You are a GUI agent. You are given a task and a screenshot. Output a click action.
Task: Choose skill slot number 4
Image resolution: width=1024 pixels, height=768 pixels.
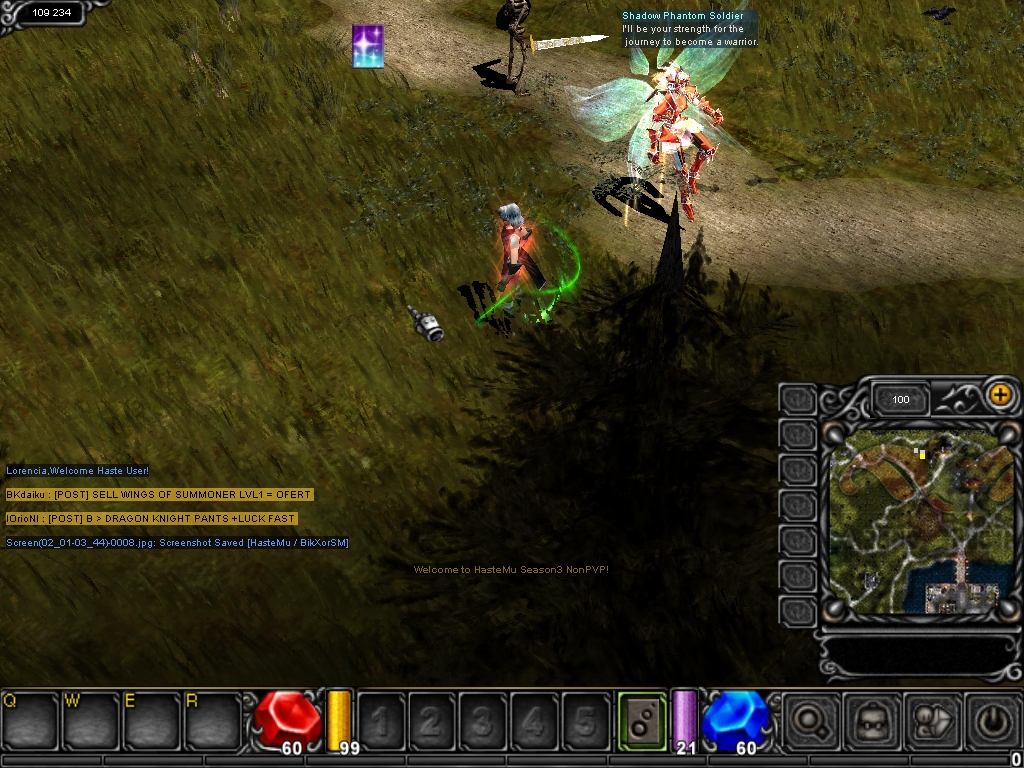click(534, 720)
